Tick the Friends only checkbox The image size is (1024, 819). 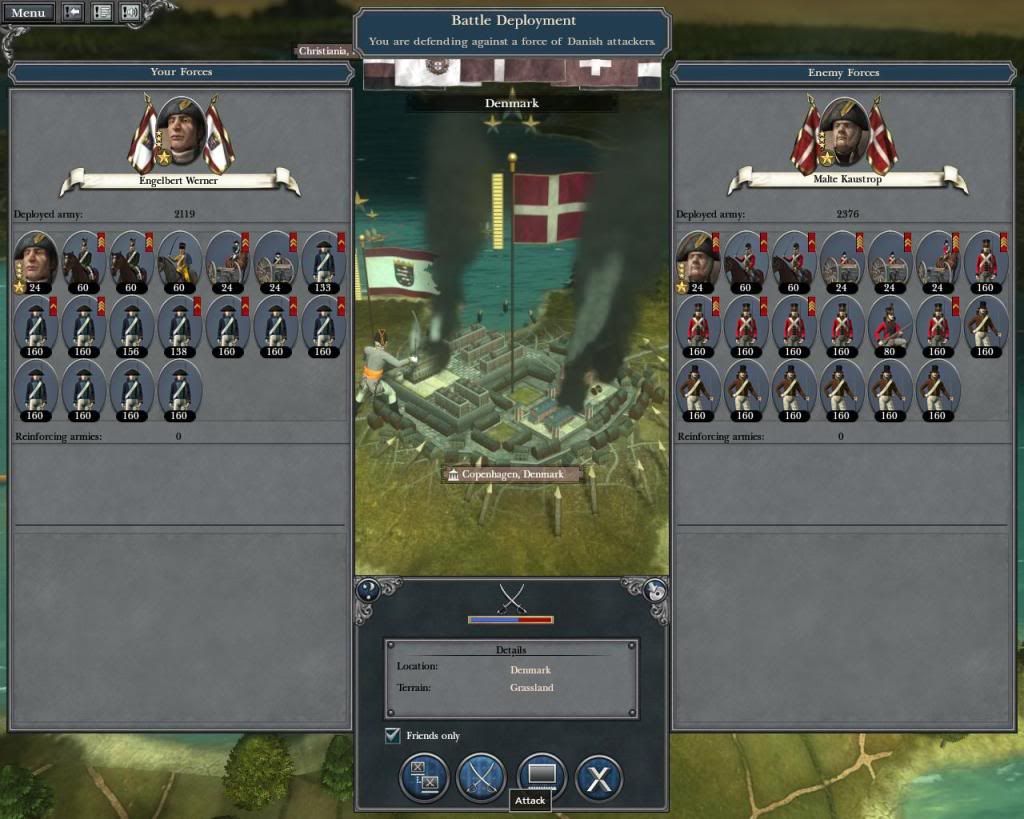(393, 736)
